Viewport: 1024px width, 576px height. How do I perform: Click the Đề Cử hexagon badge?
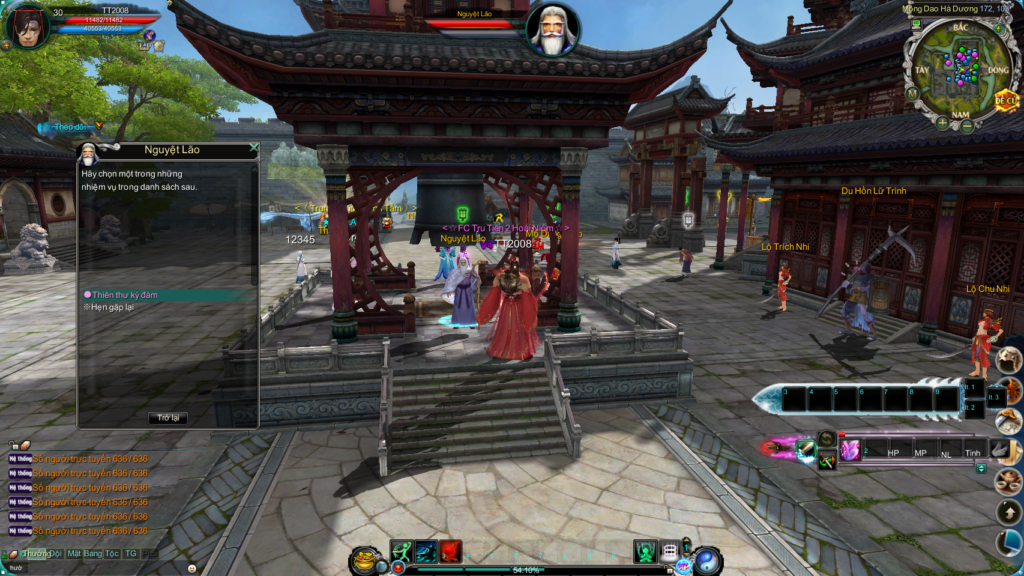click(x=1005, y=101)
